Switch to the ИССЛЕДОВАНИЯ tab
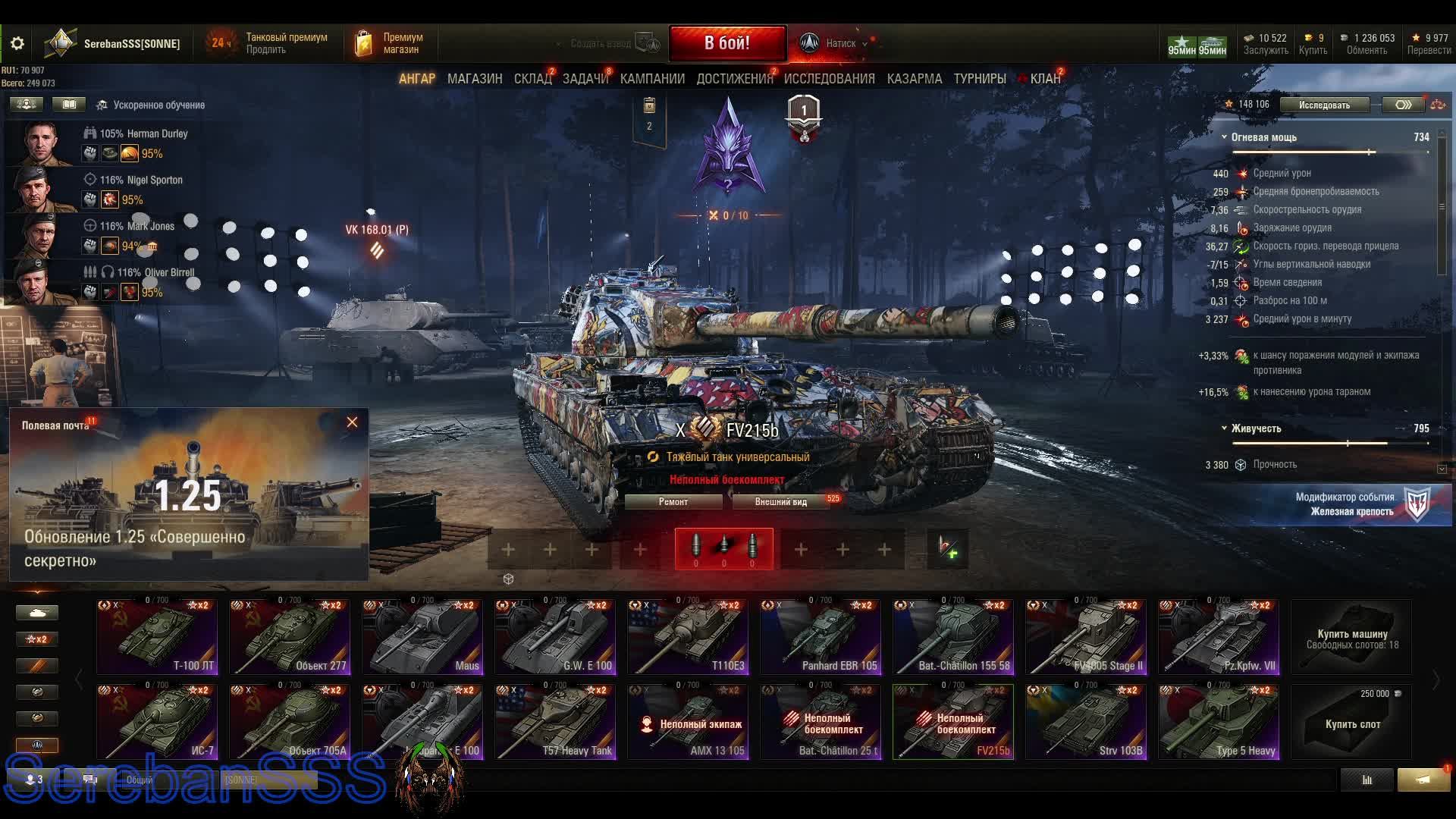The image size is (1456, 819). pos(829,79)
